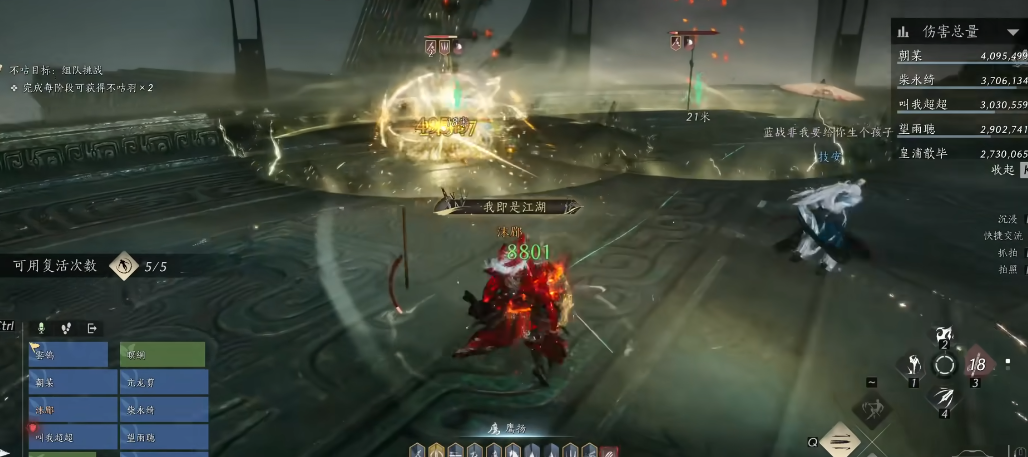Toggle the team voice microphone icon
Image resolution: width=1028 pixels, height=457 pixels.
point(41,327)
